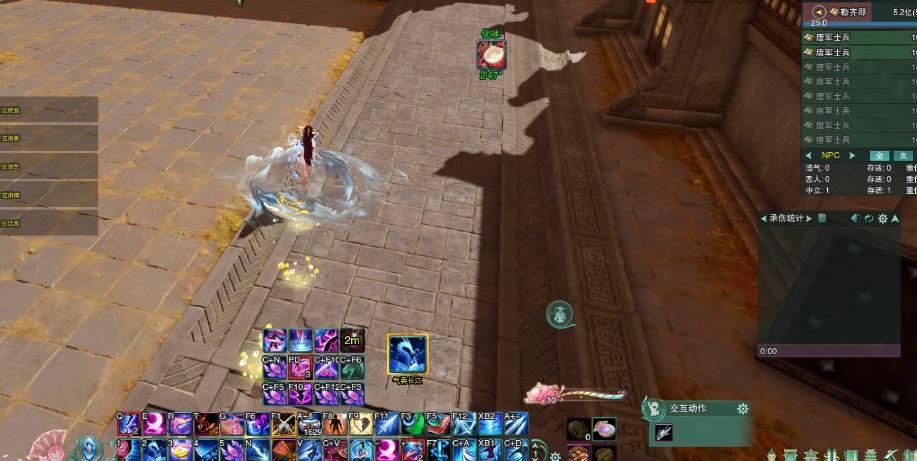Screen dimensions: 917x461
Task: Refresh the 承伤统计 damage statistics
Action: (869, 218)
